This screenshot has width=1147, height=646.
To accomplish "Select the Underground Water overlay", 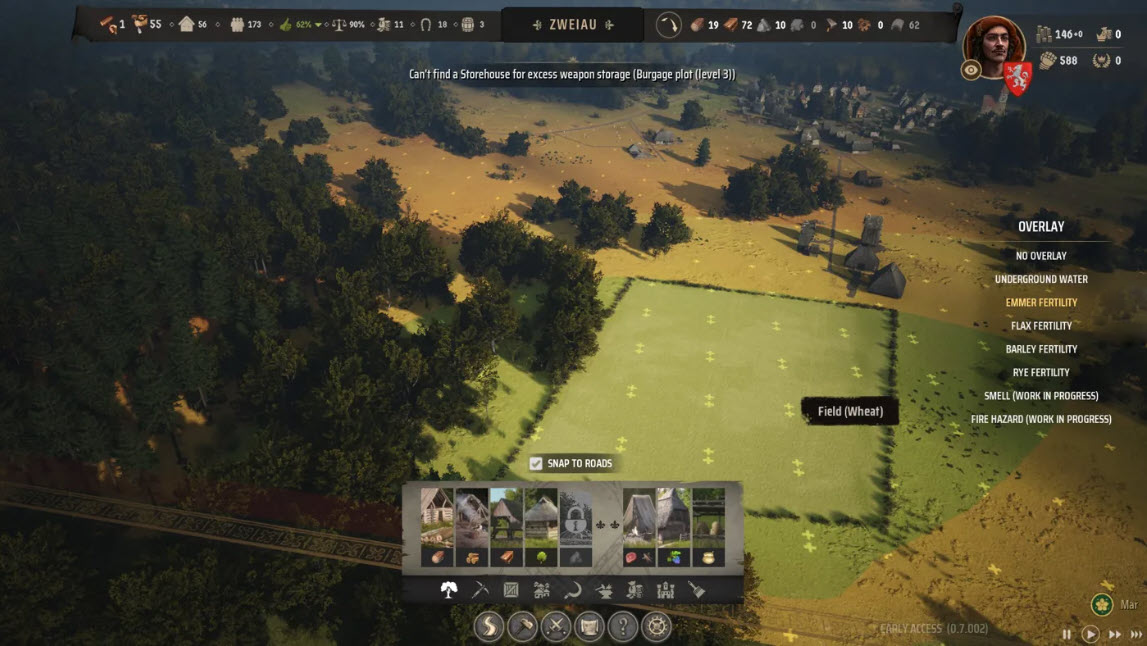I will coord(1041,279).
